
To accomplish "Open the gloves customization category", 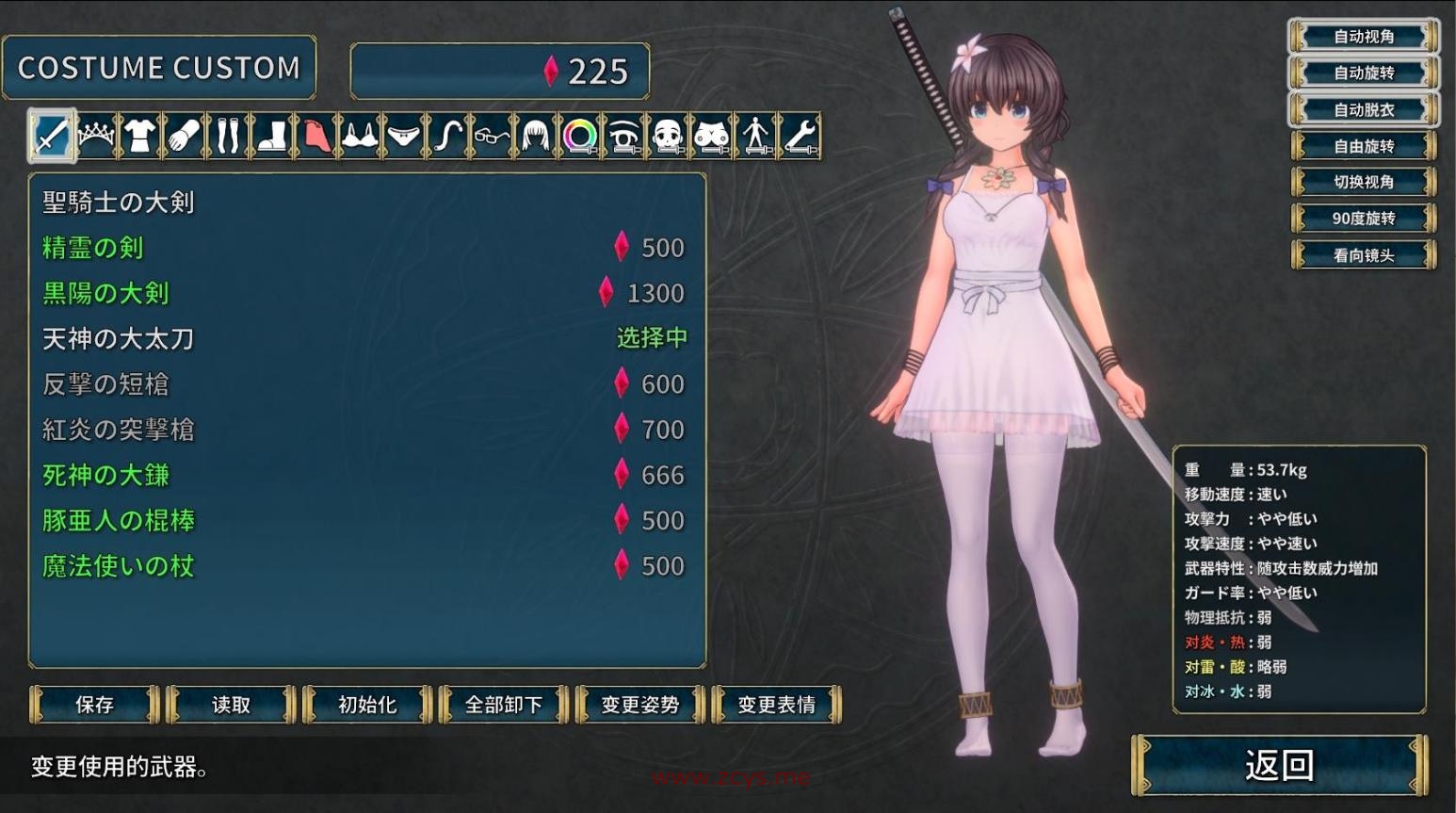I will 185,136.
